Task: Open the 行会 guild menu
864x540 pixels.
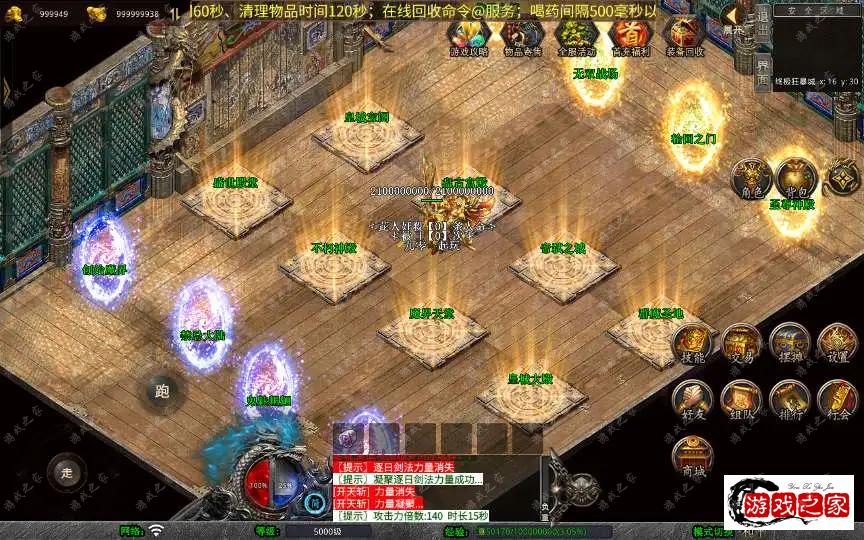Action: point(837,398)
